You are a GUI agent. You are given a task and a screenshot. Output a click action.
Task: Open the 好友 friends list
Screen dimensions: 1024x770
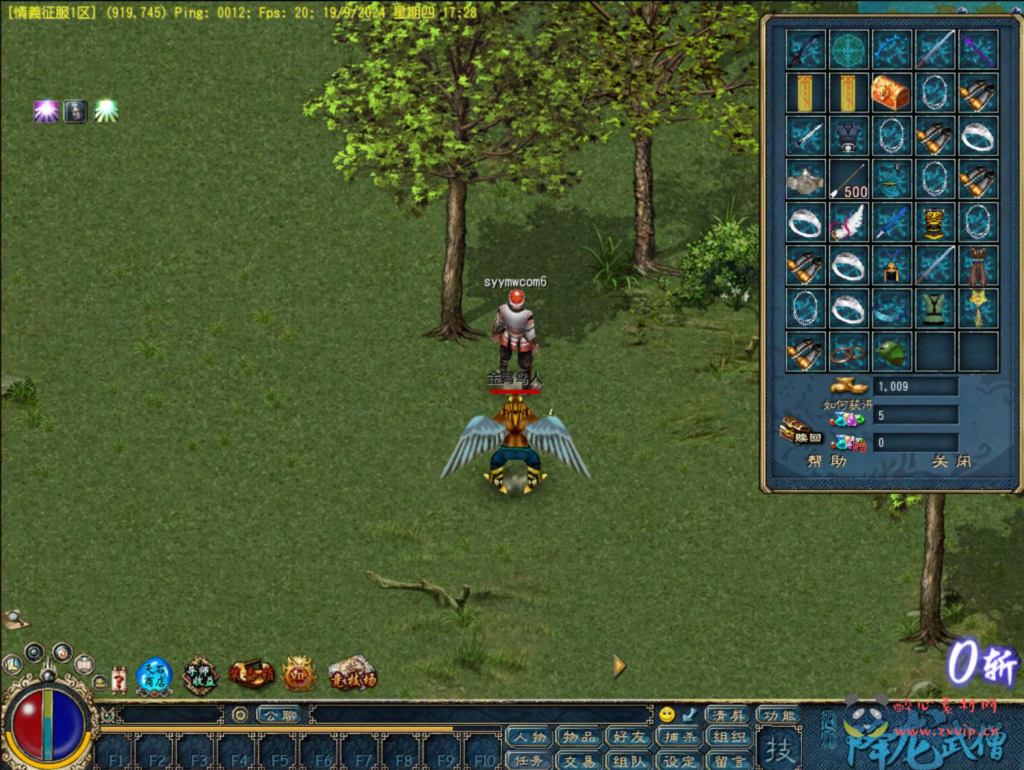pos(630,738)
